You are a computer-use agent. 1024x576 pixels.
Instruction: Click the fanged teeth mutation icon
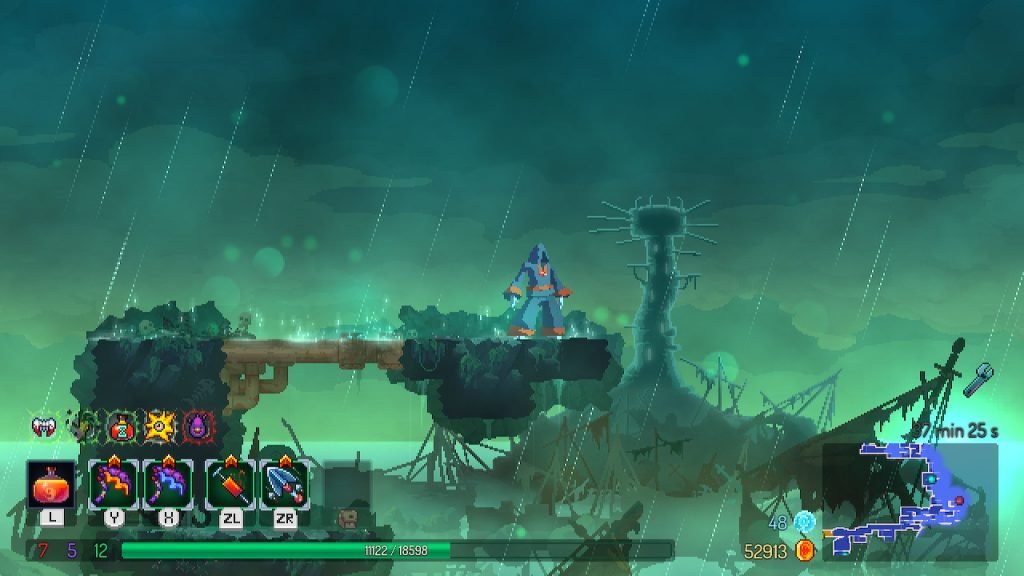44,427
